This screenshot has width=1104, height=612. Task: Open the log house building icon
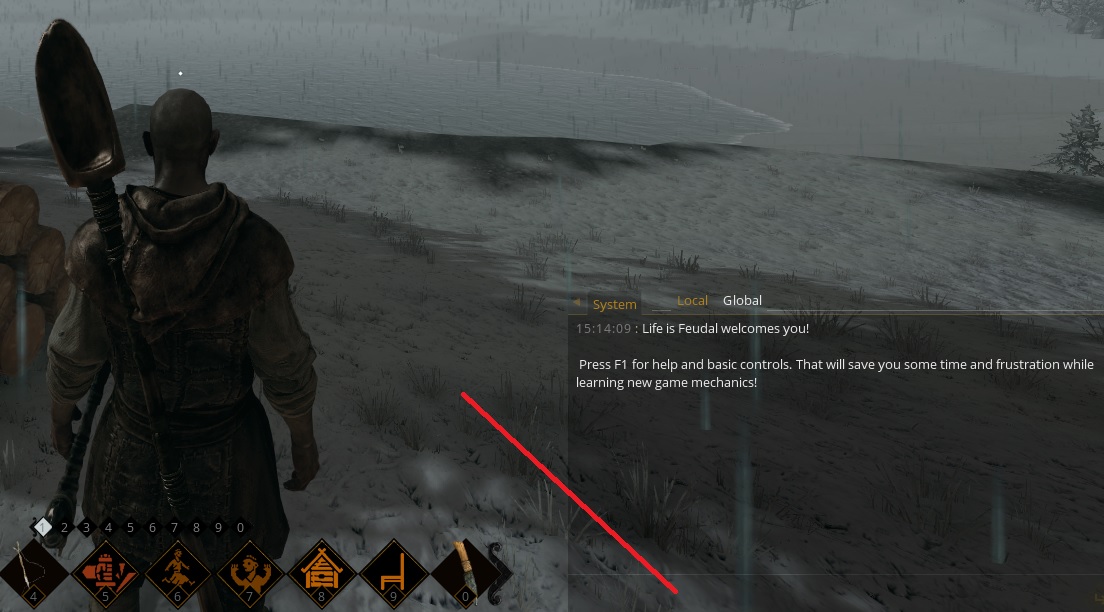pos(321,574)
